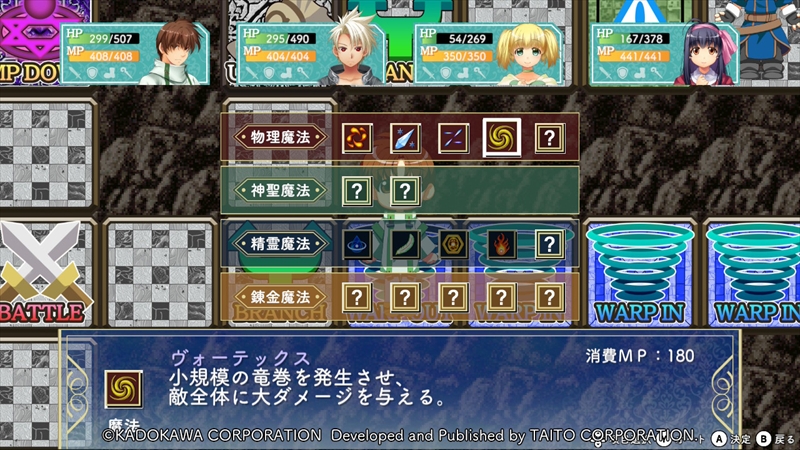This screenshot has width=800, height=450.
Task: Select the unknown physical magic slot
Action: point(548,137)
